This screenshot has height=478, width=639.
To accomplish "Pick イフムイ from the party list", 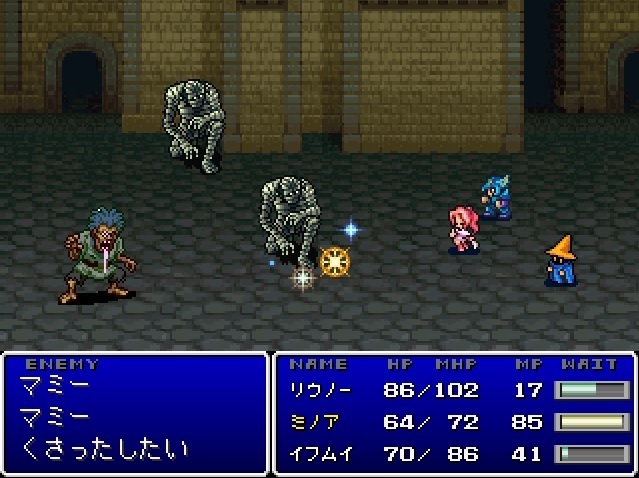I will pos(319,454).
